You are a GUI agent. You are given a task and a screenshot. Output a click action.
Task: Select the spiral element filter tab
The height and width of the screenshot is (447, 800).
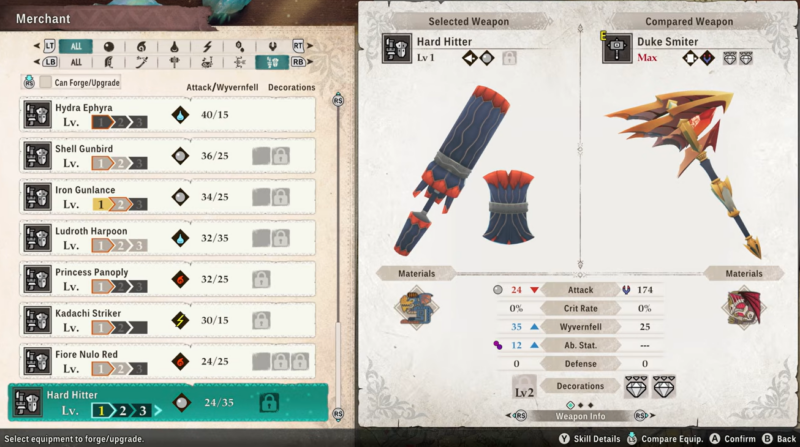141,46
